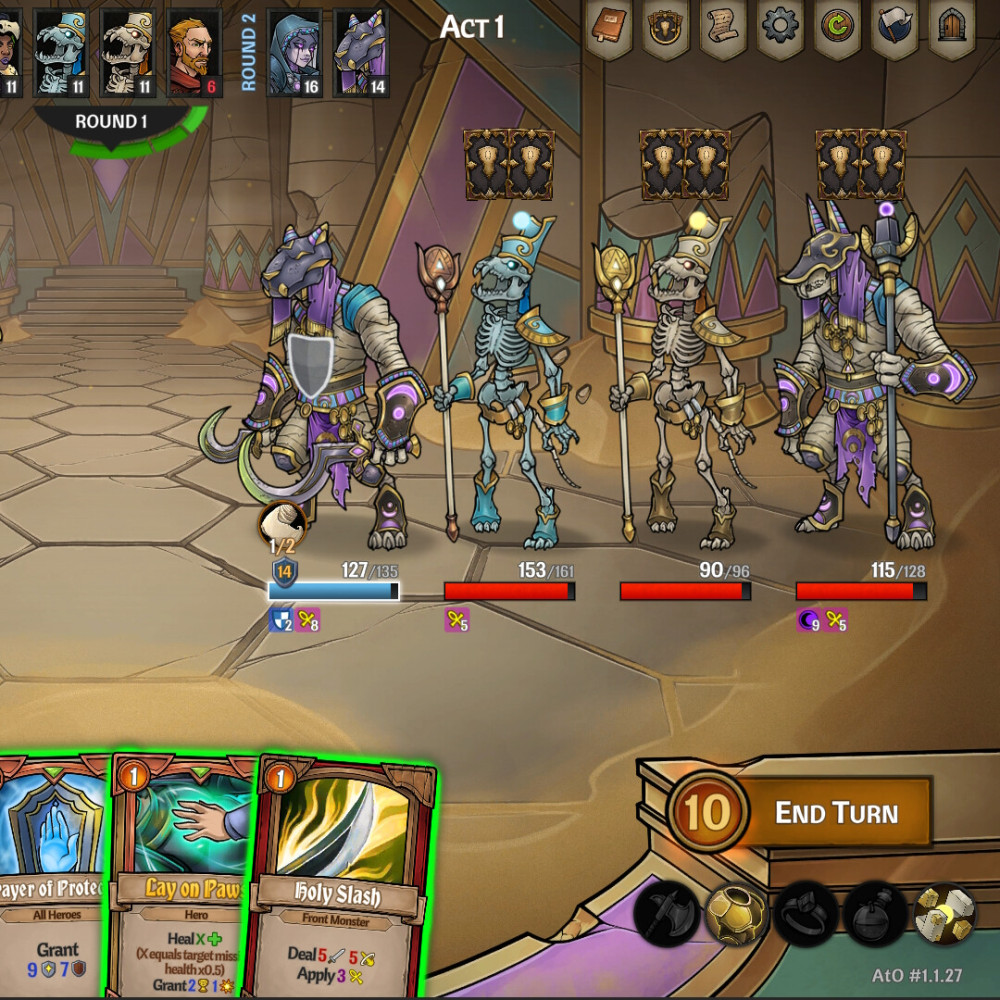Select the white-hatted skeleton turn portrait
The height and width of the screenshot is (1000, 1000).
(128, 50)
